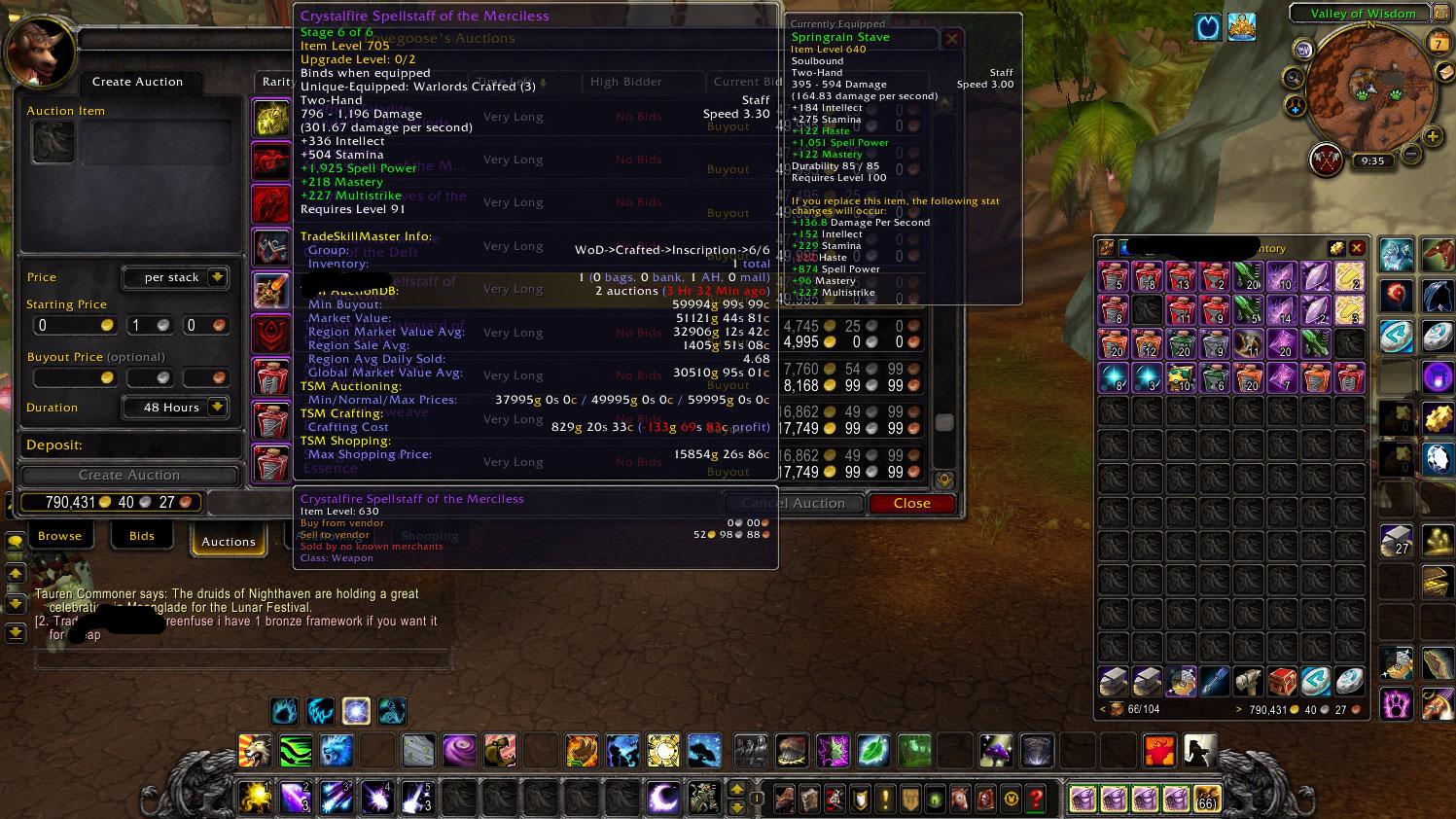Viewport: 1456px width, 819px height.
Task: Click the gold TSM icon on inventory title bar
Action: pos(1337,248)
